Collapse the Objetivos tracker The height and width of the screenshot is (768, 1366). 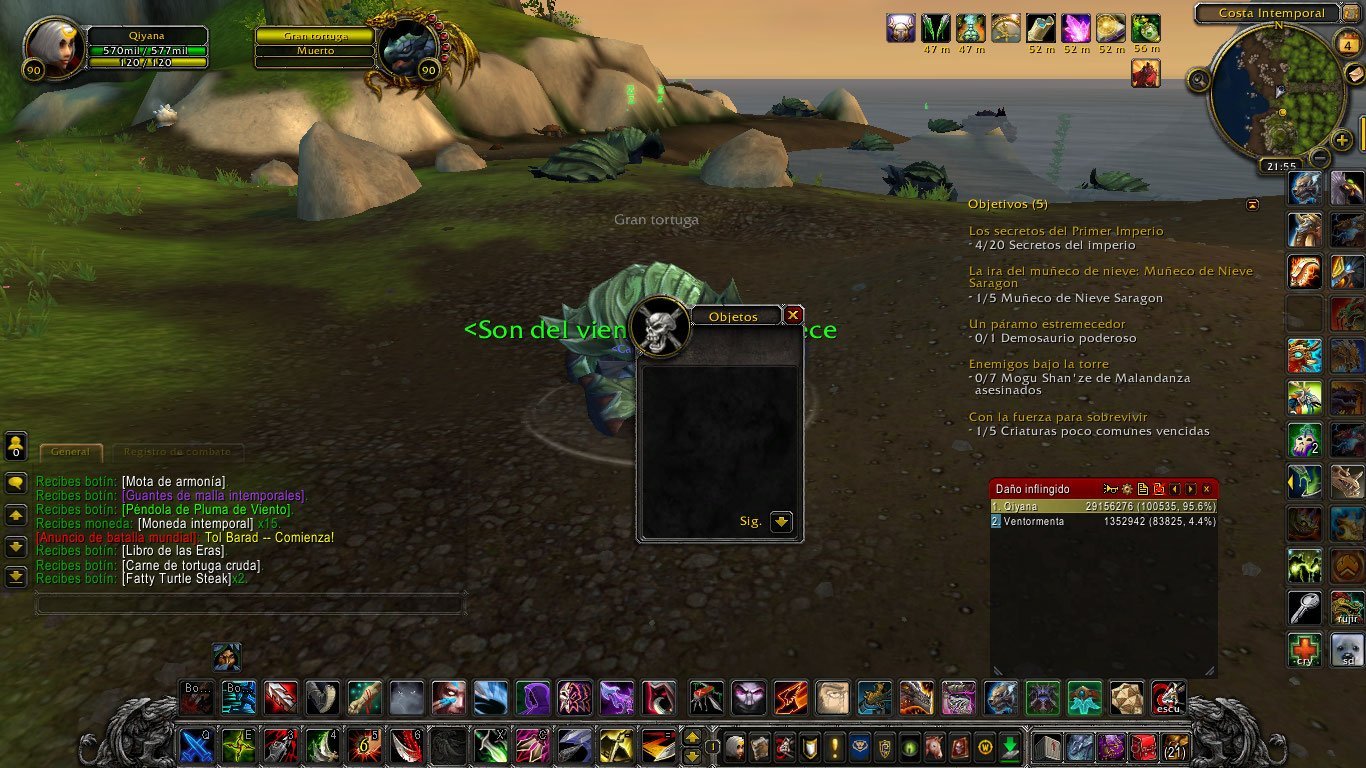pos(1253,204)
